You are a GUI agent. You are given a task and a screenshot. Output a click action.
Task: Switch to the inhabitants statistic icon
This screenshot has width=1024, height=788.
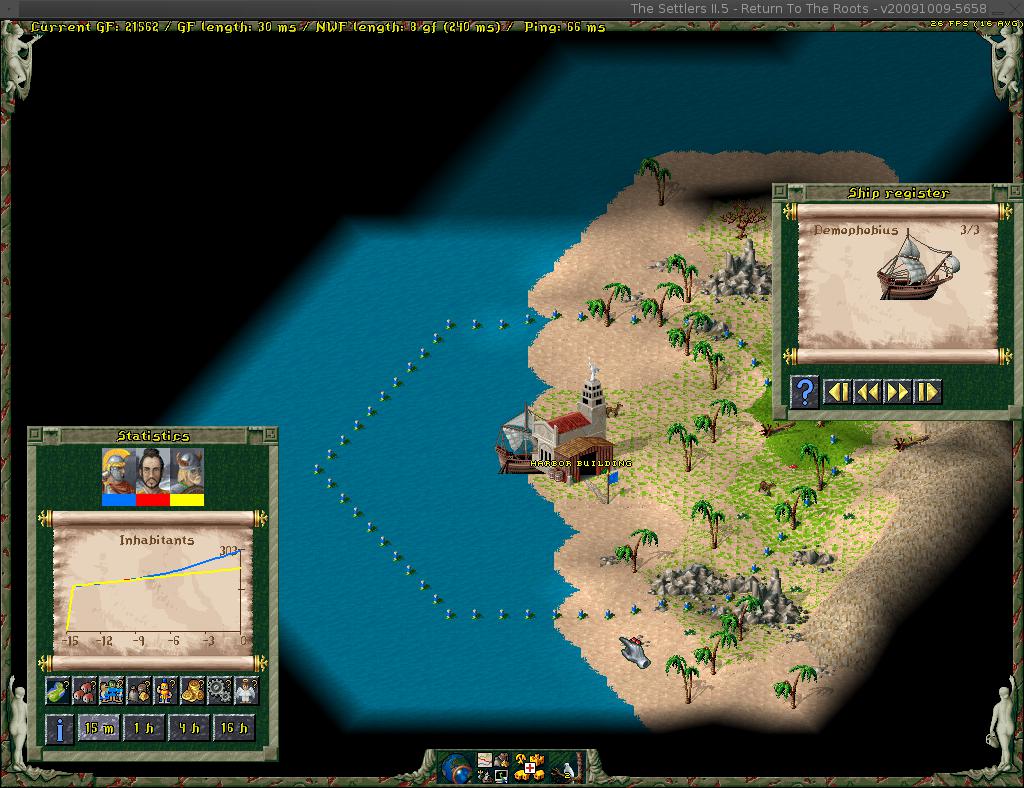tap(112, 690)
